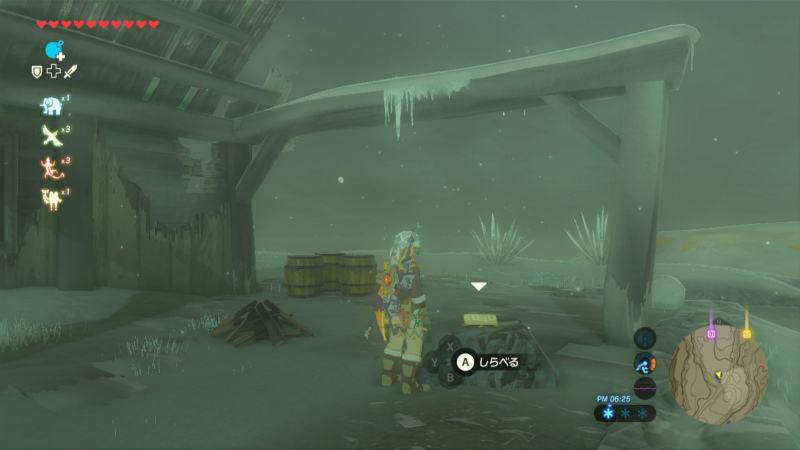Click the temperature gauge icon
Image resolution: width=800 pixels, height=450 pixels.
[x=645, y=363]
